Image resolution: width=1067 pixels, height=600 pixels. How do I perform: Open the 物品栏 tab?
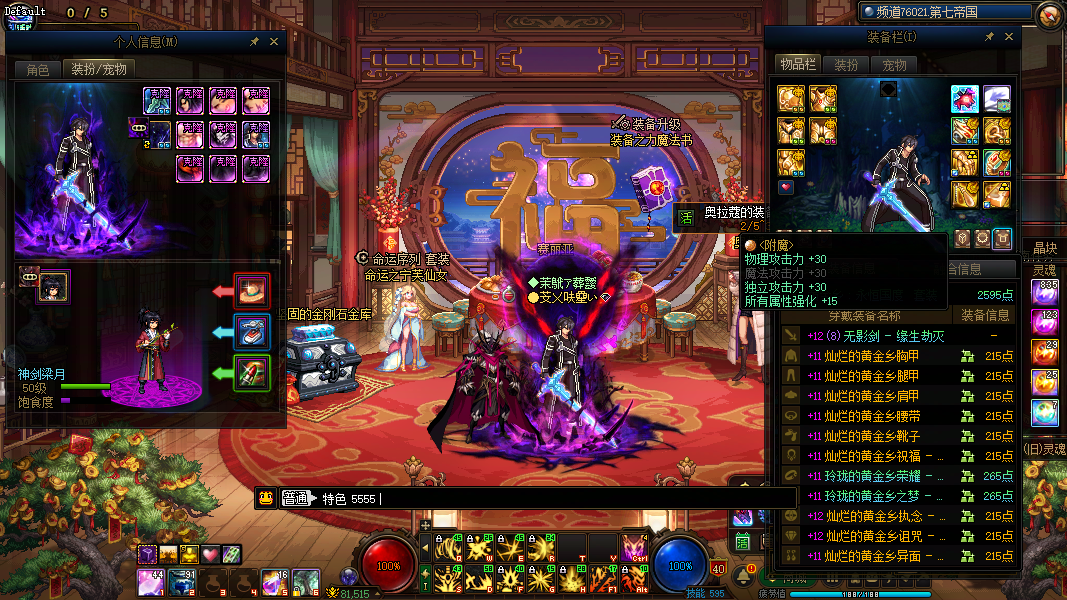pyautogui.click(x=798, y=65)
